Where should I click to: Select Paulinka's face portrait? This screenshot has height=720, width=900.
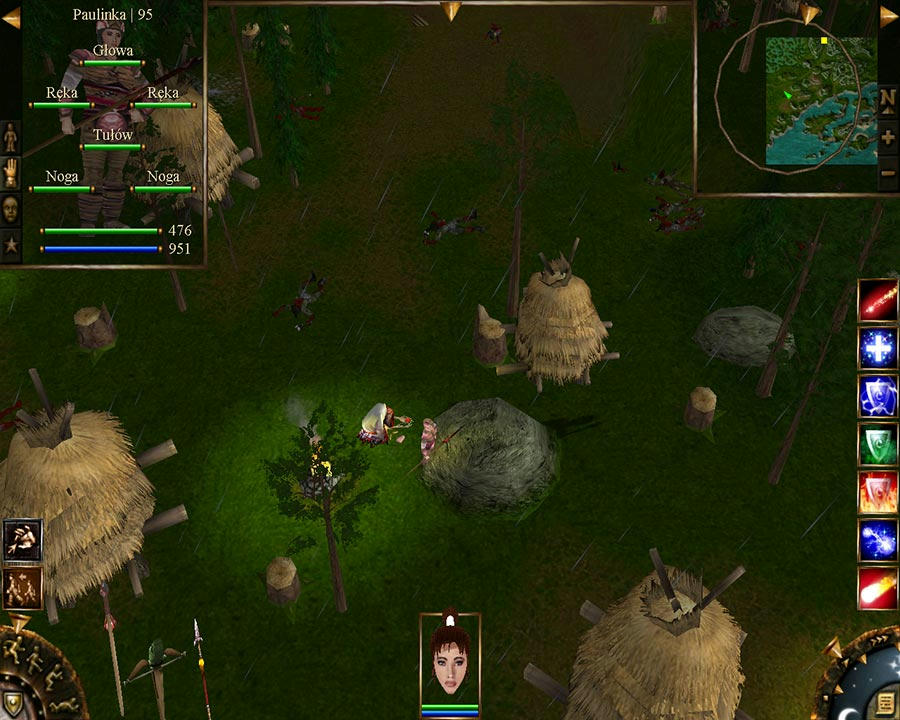point(450,660)
